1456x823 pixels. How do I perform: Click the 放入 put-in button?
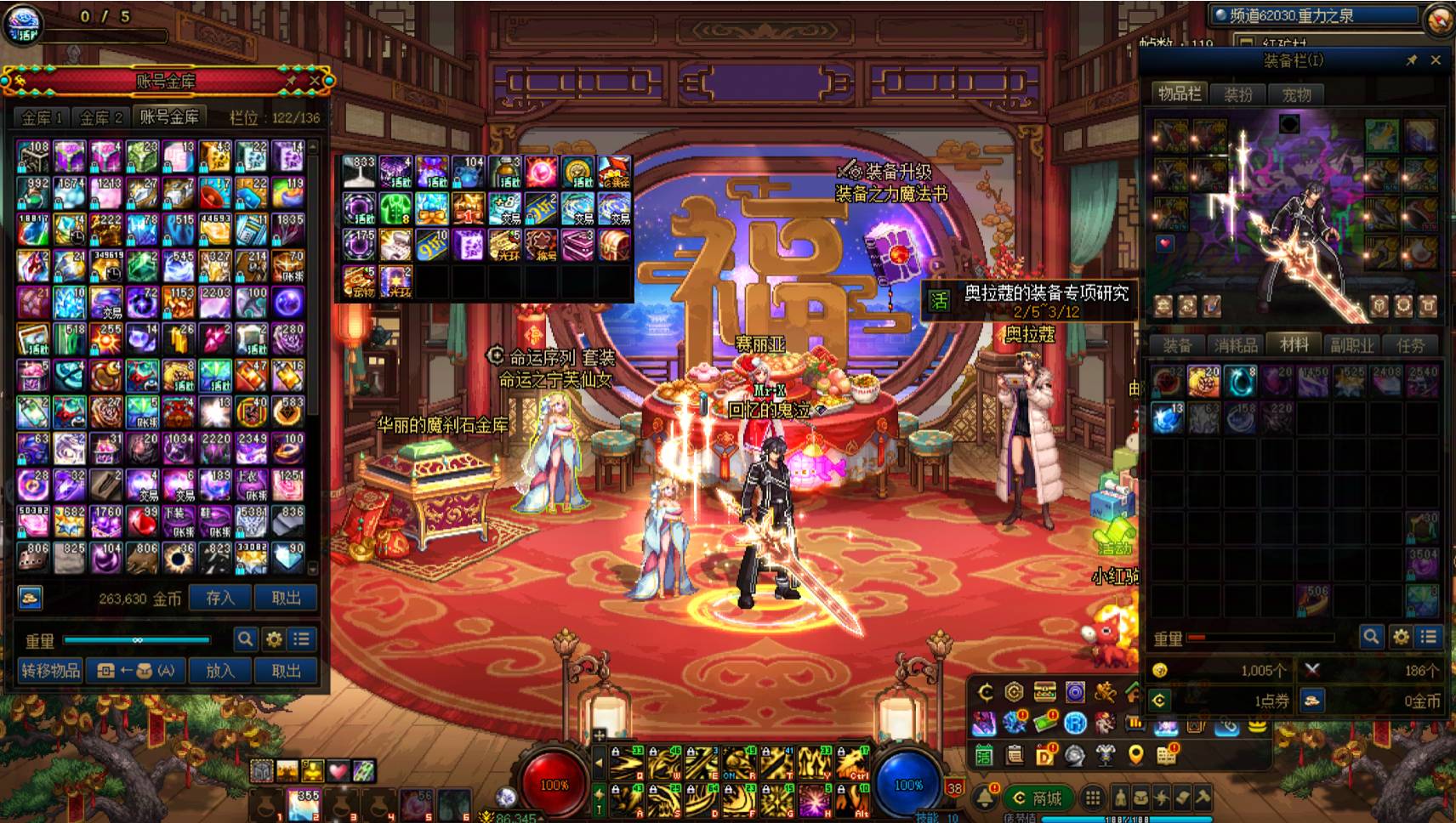(x=219, y=670)
